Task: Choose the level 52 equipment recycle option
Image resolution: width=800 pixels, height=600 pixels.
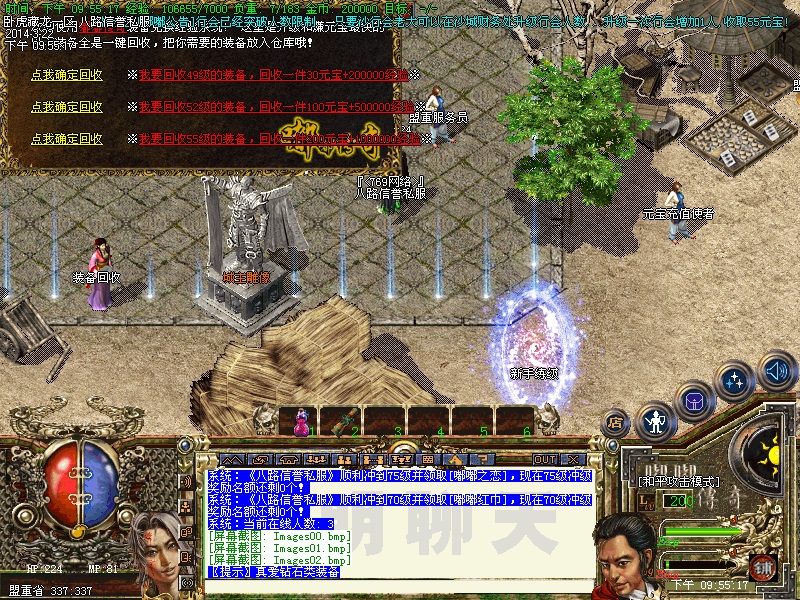Action: coord(66,107)
